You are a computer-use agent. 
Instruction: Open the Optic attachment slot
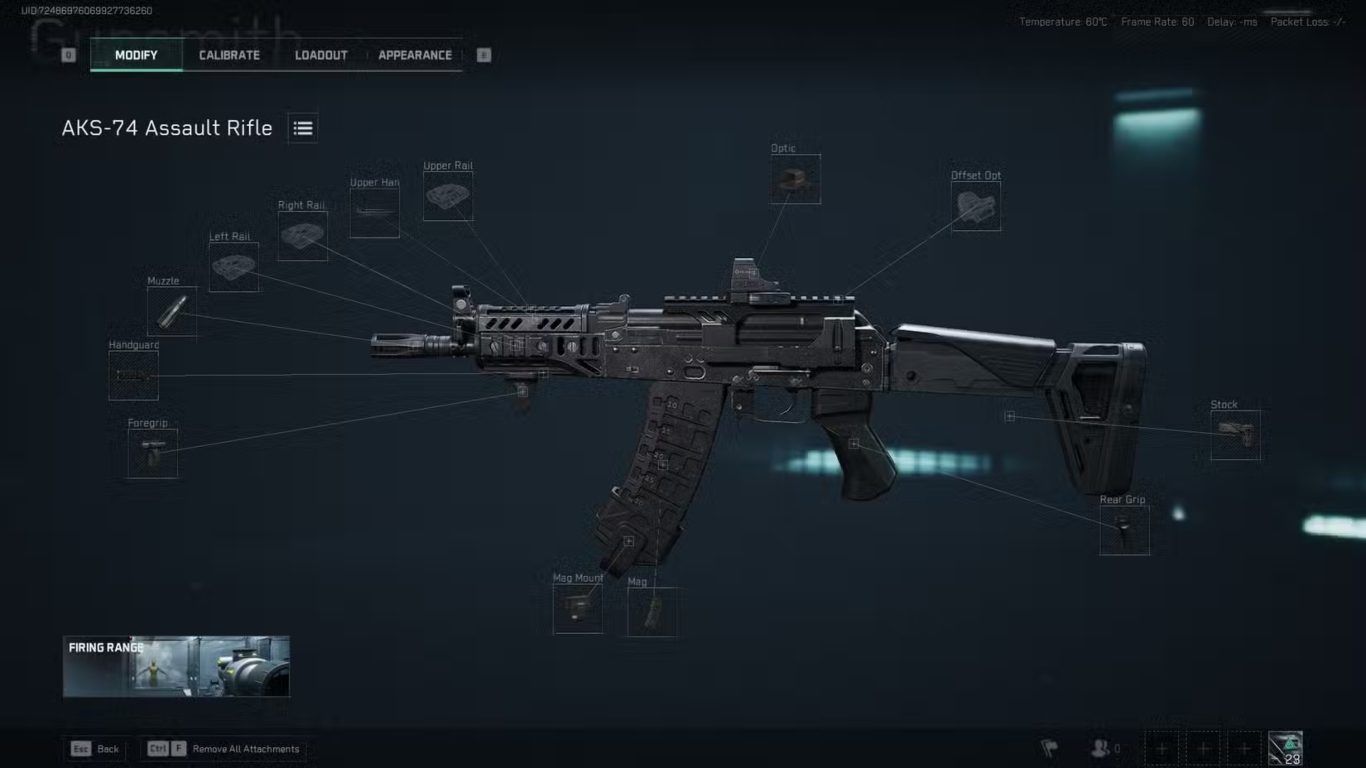[795, 179]
